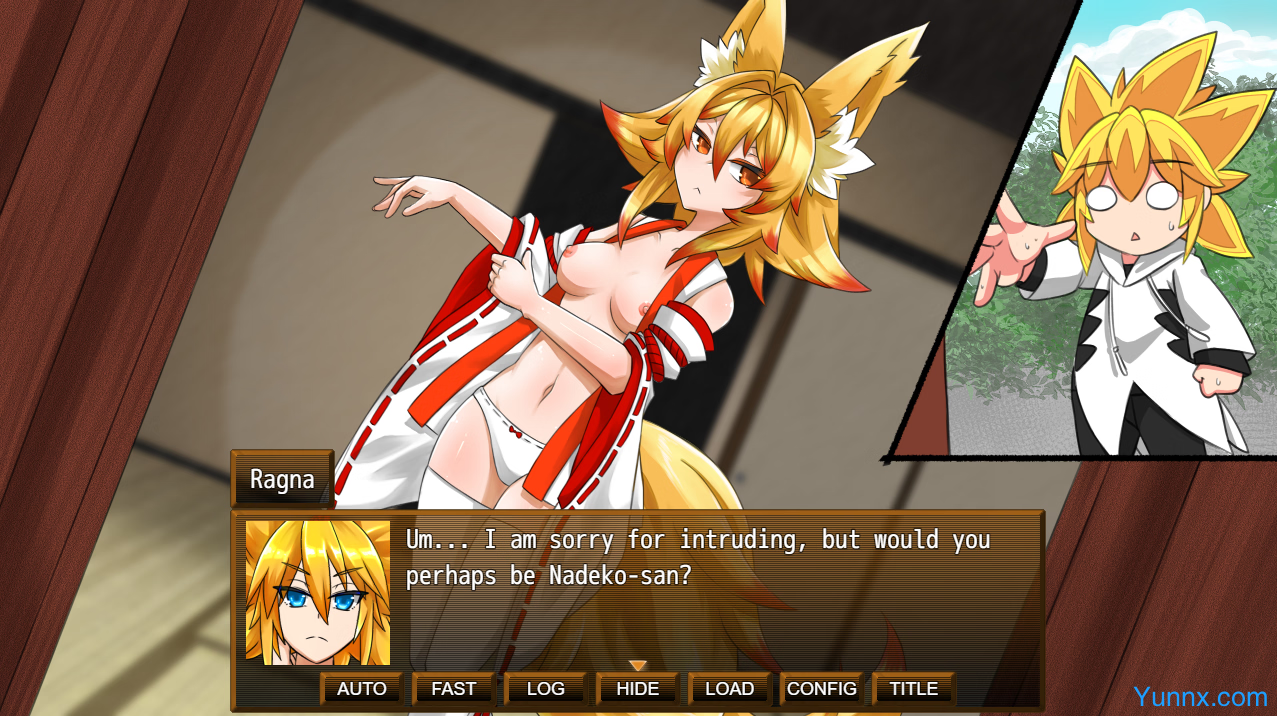Image resolution: width=1277 pixels, height=716 pixels.
Task: Open the LOAD game screen
Action: click(729, 689)
